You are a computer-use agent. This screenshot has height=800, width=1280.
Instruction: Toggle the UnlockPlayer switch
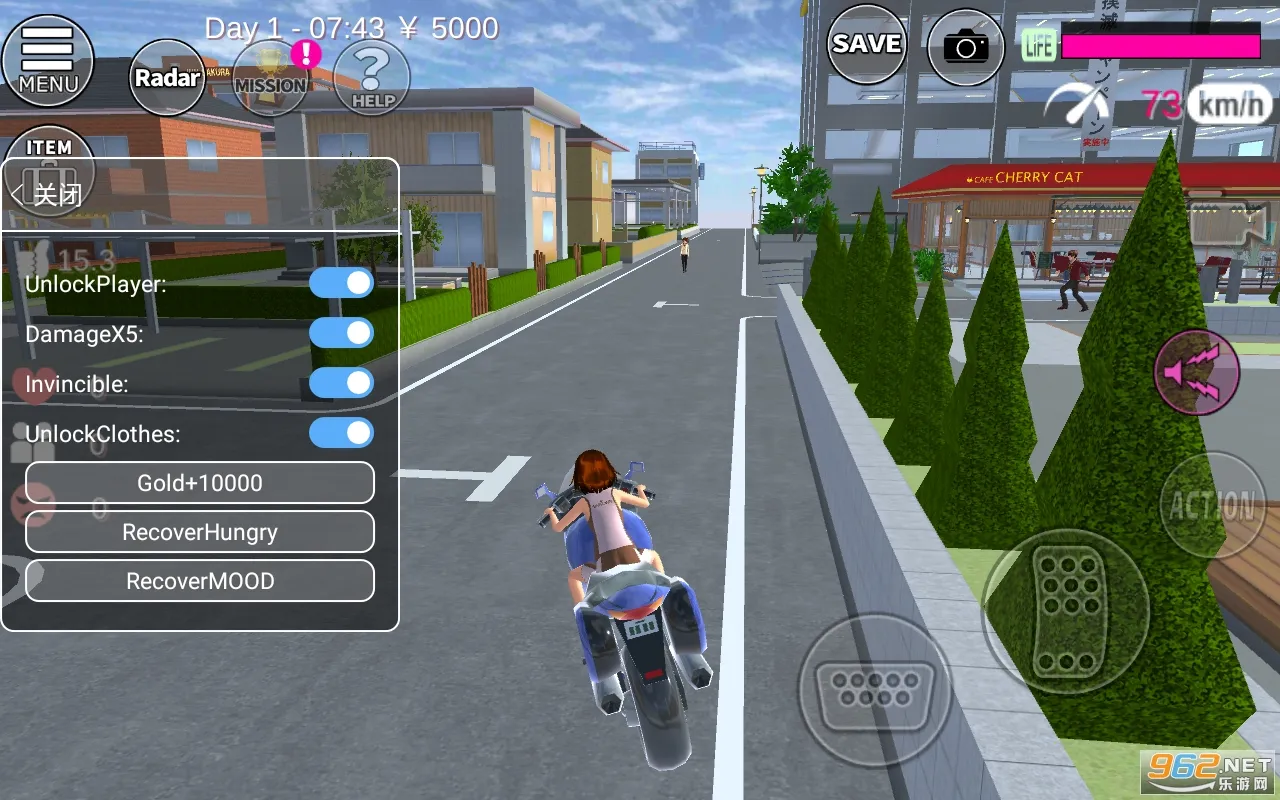click(x=341, y=283)
